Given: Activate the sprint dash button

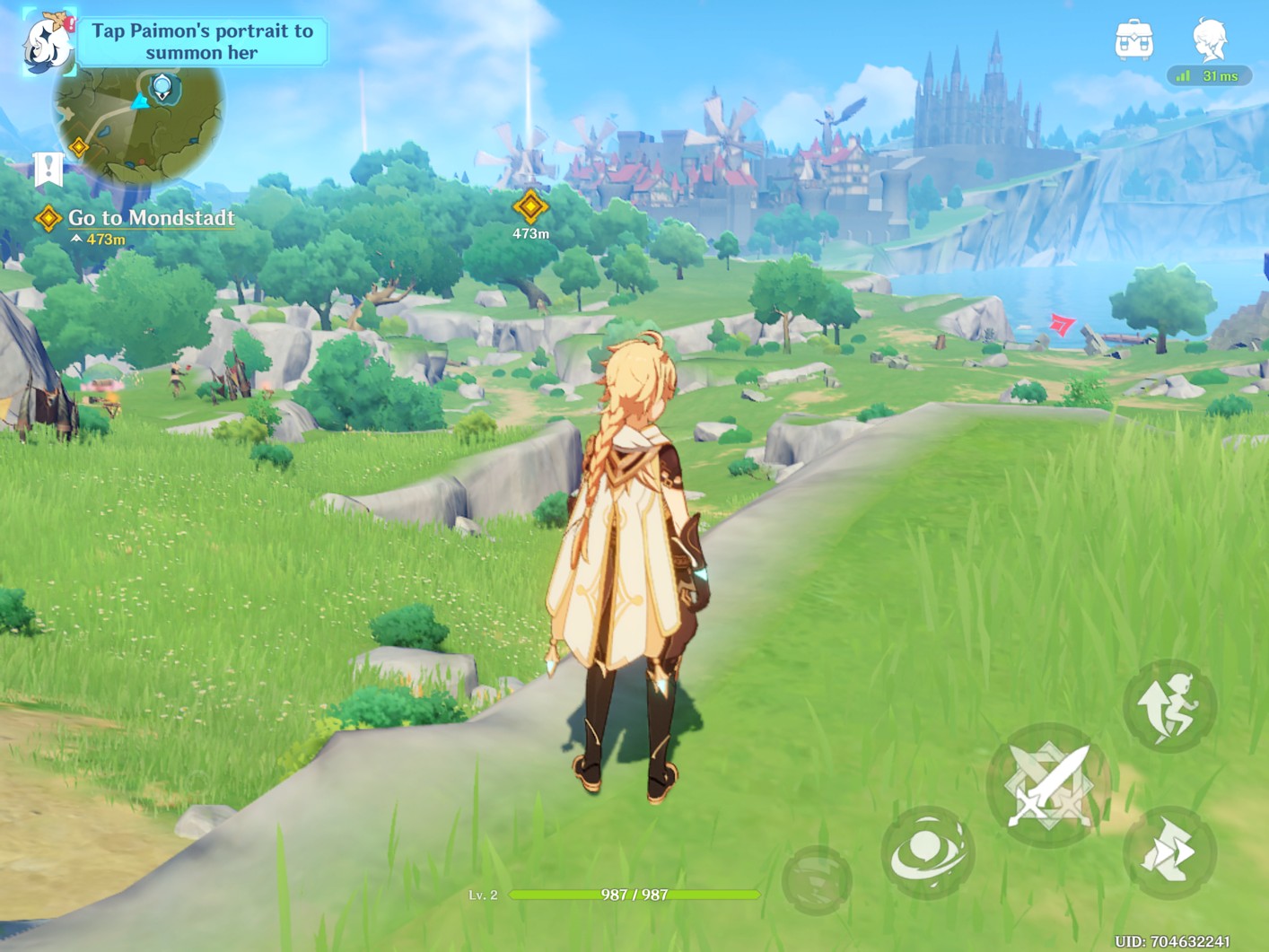Looking at the screenshot, I should [1169, 852].
